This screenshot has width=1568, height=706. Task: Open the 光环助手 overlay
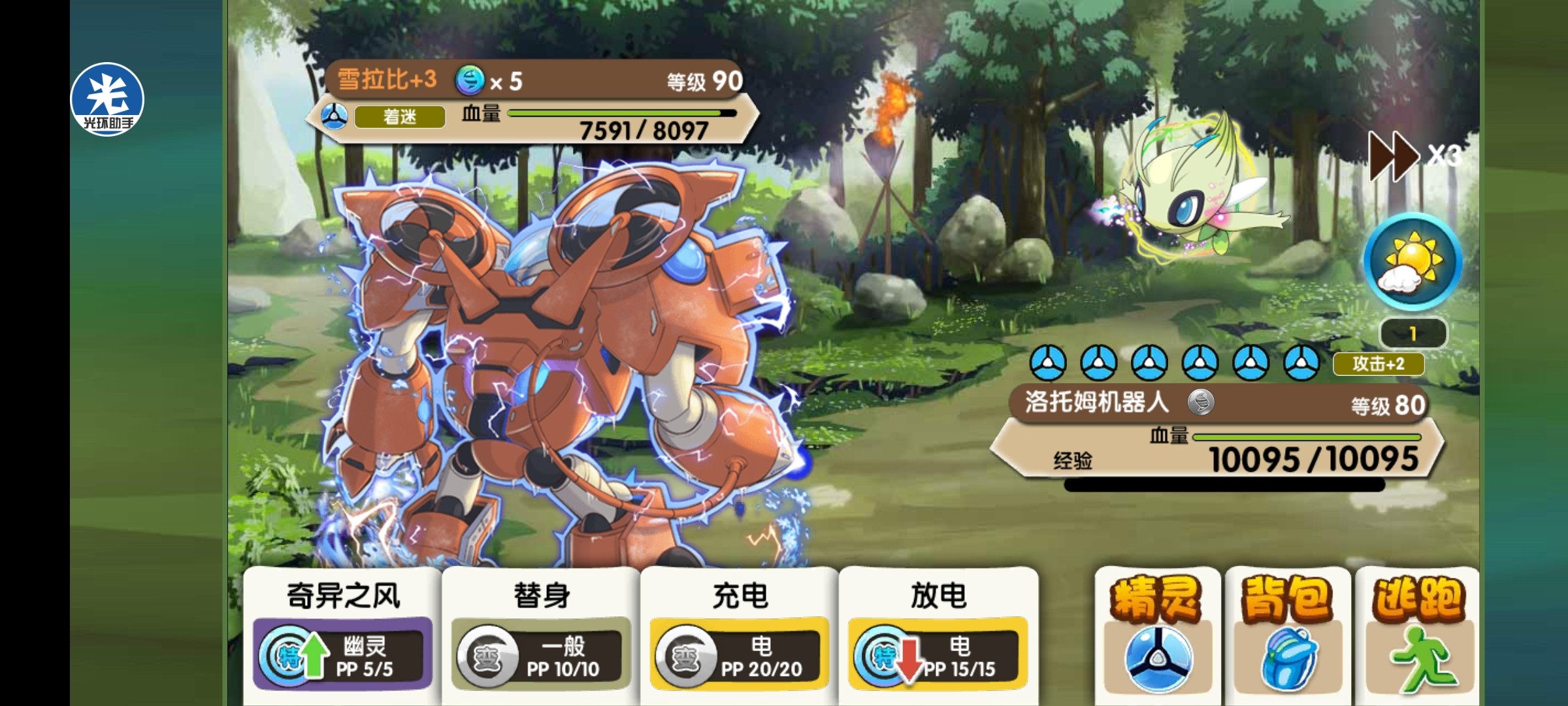pyautogui.click(x=107, y=99)
